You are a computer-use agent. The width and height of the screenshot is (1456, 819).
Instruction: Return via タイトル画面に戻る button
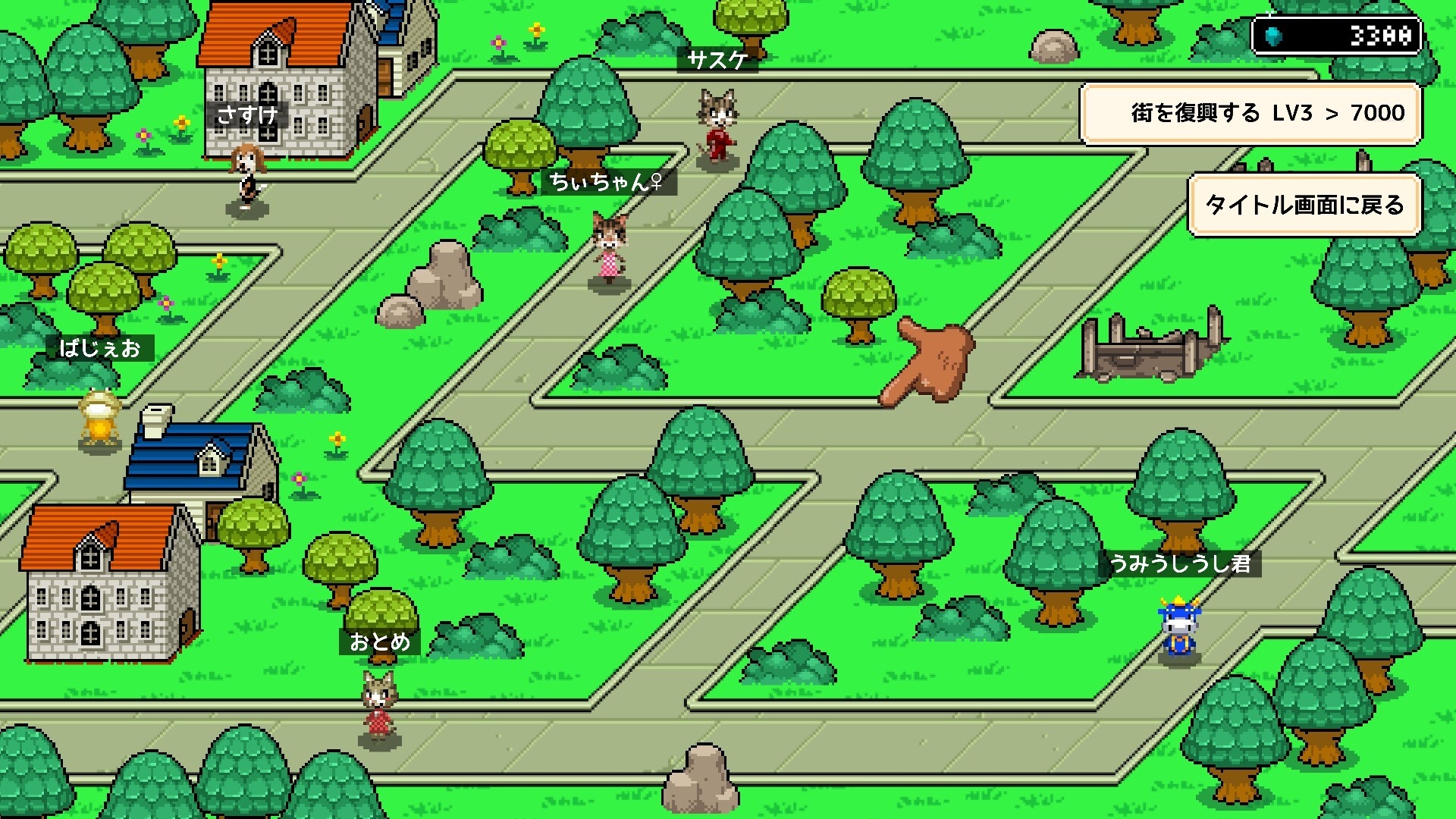(1304, 205)
